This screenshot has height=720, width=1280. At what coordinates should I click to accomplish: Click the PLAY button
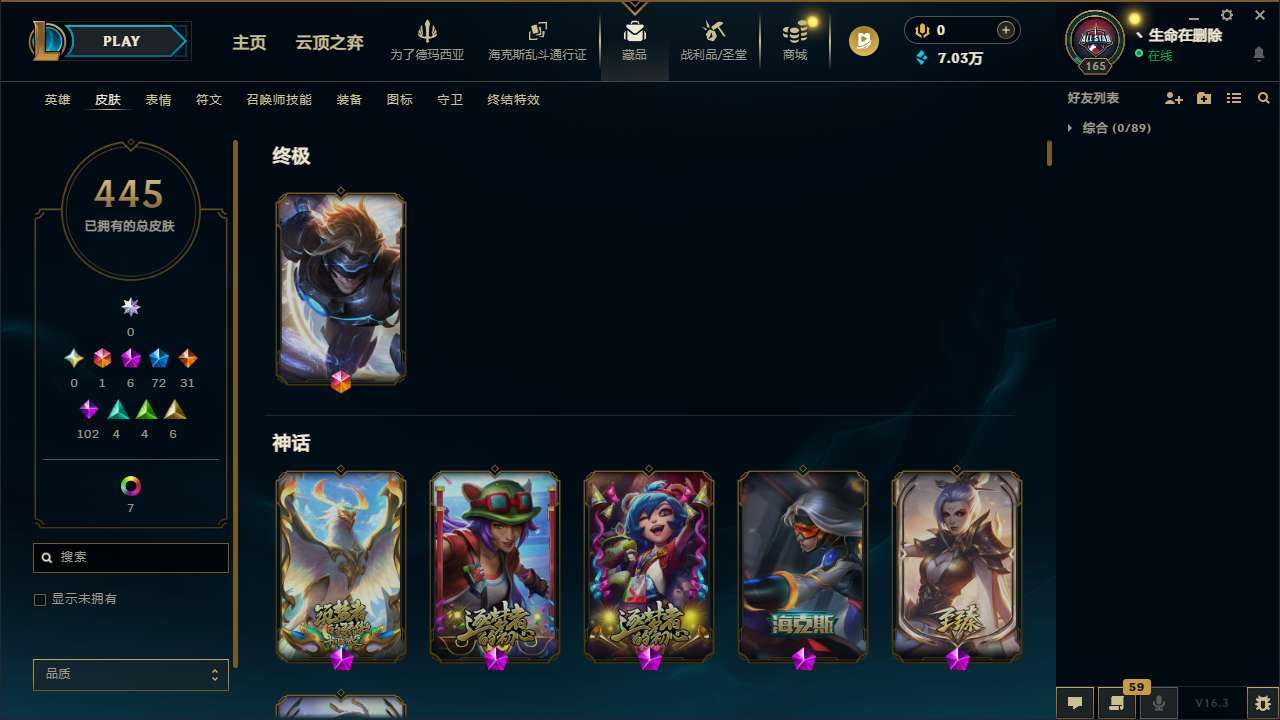coord(121,41)
